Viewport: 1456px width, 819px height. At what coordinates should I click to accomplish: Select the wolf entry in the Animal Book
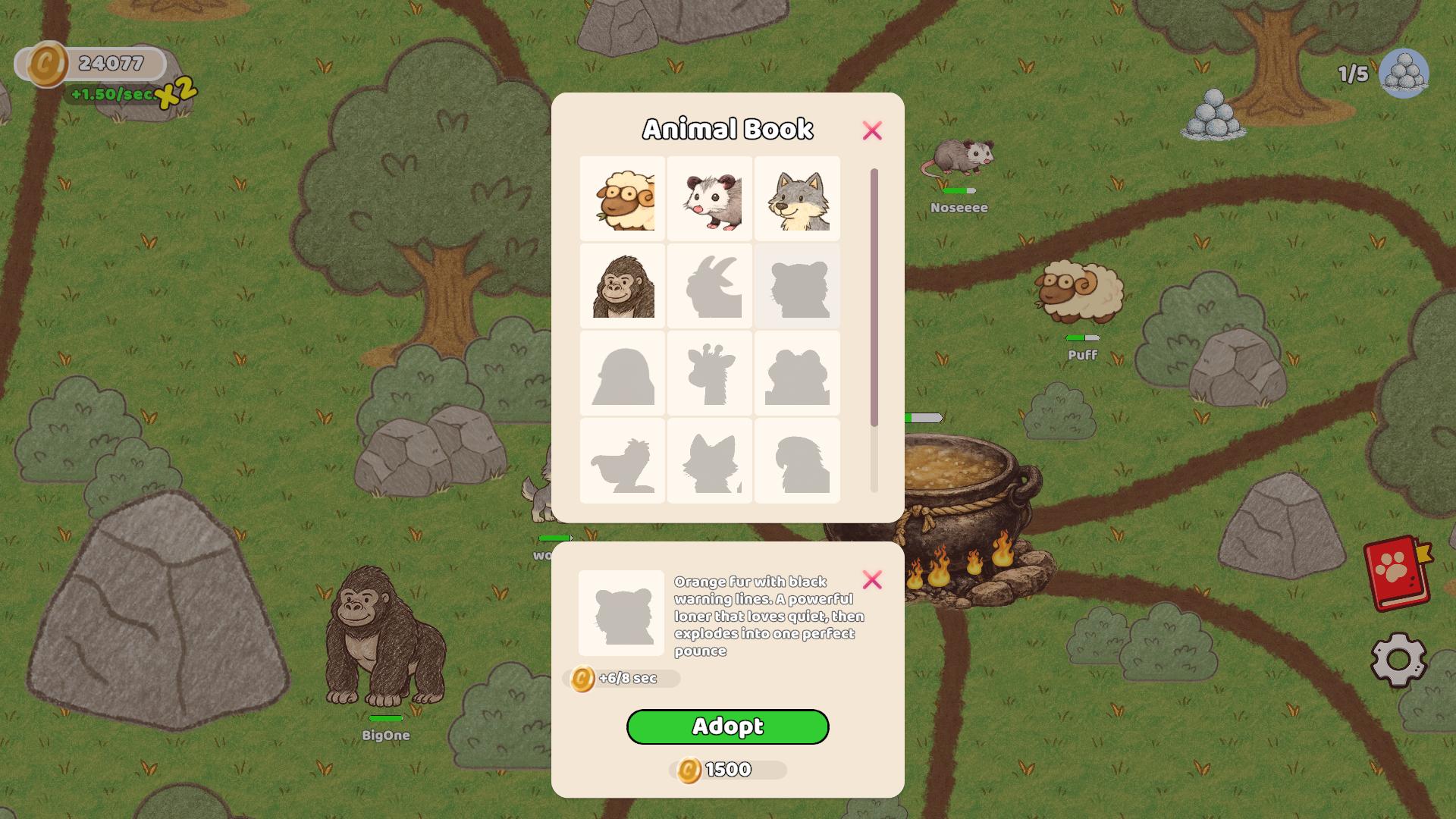point(798,199)
